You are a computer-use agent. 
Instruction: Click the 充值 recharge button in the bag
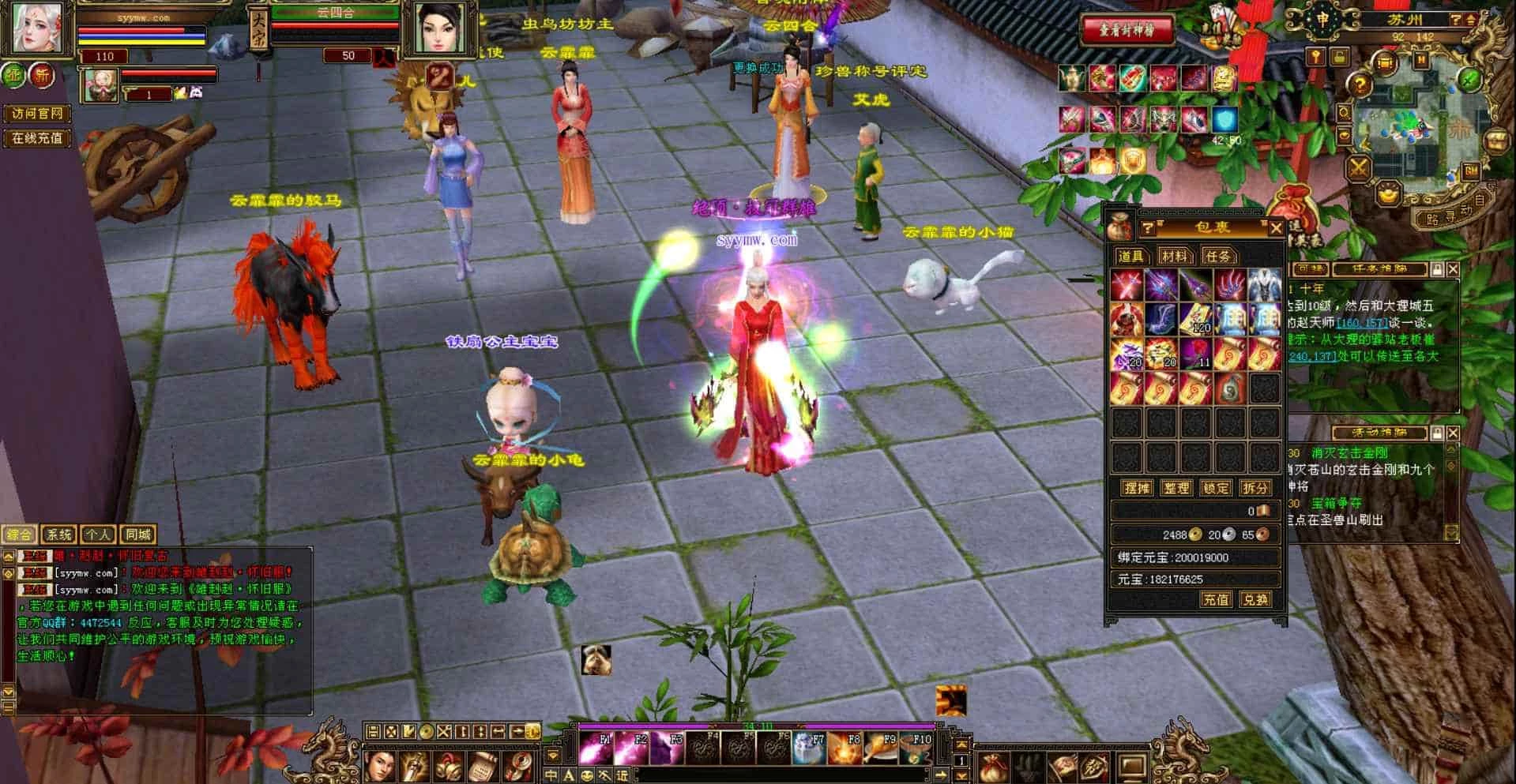pos(1216,600)
